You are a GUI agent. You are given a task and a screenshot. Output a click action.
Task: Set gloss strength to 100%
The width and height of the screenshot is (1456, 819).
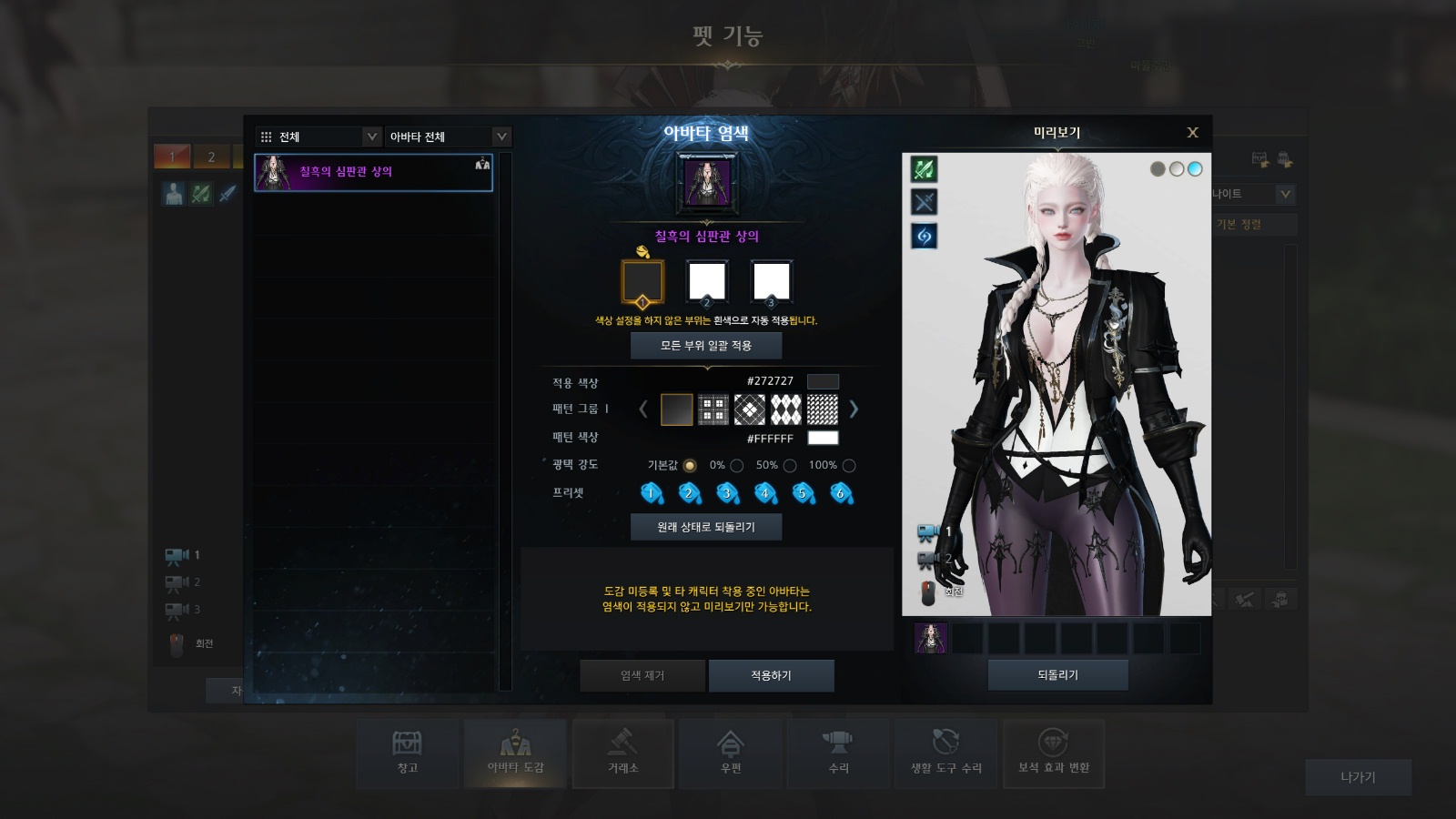pyautogui.click(x=849, y=466)
